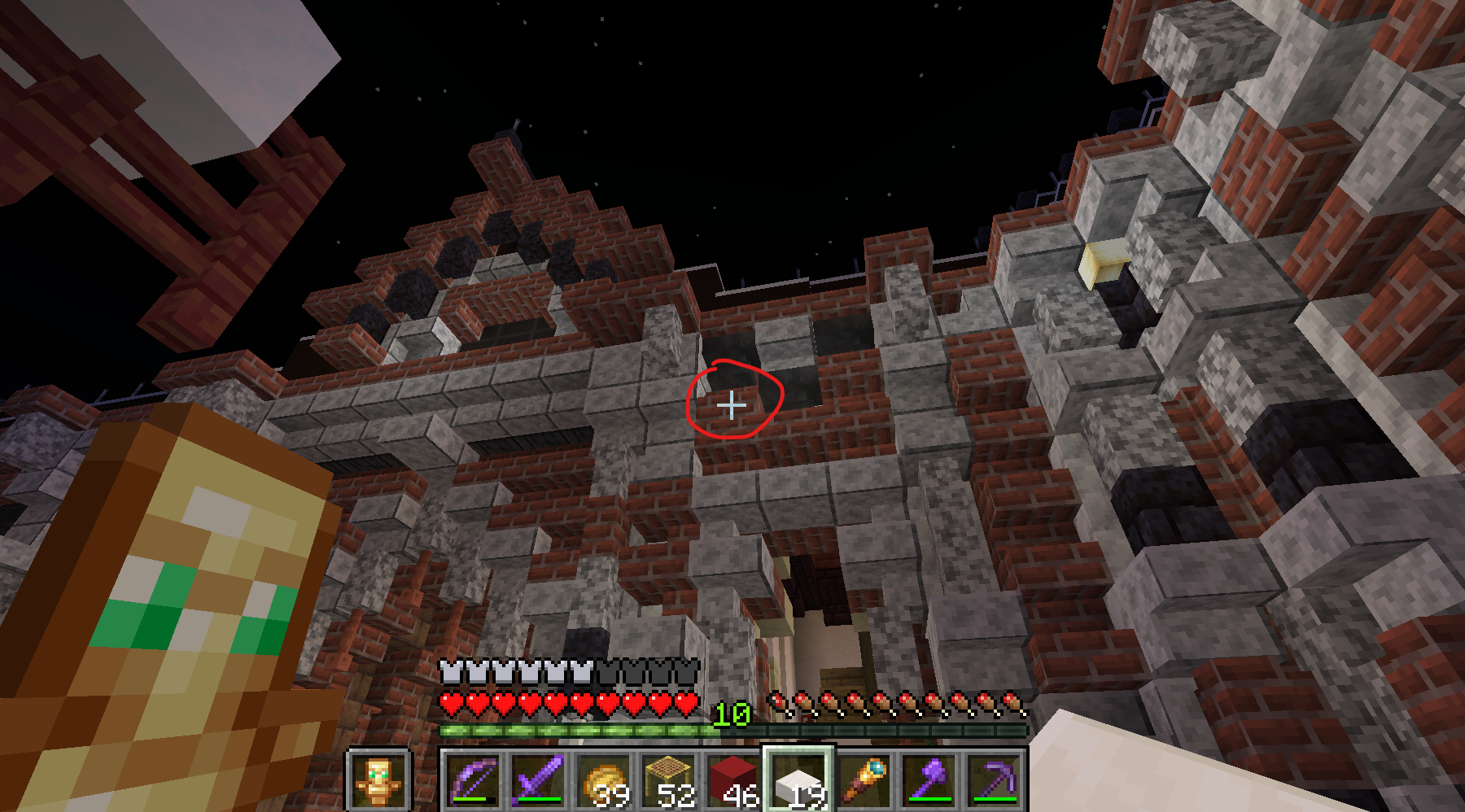Pick the scaffolding stack of 52

(668, 780)
